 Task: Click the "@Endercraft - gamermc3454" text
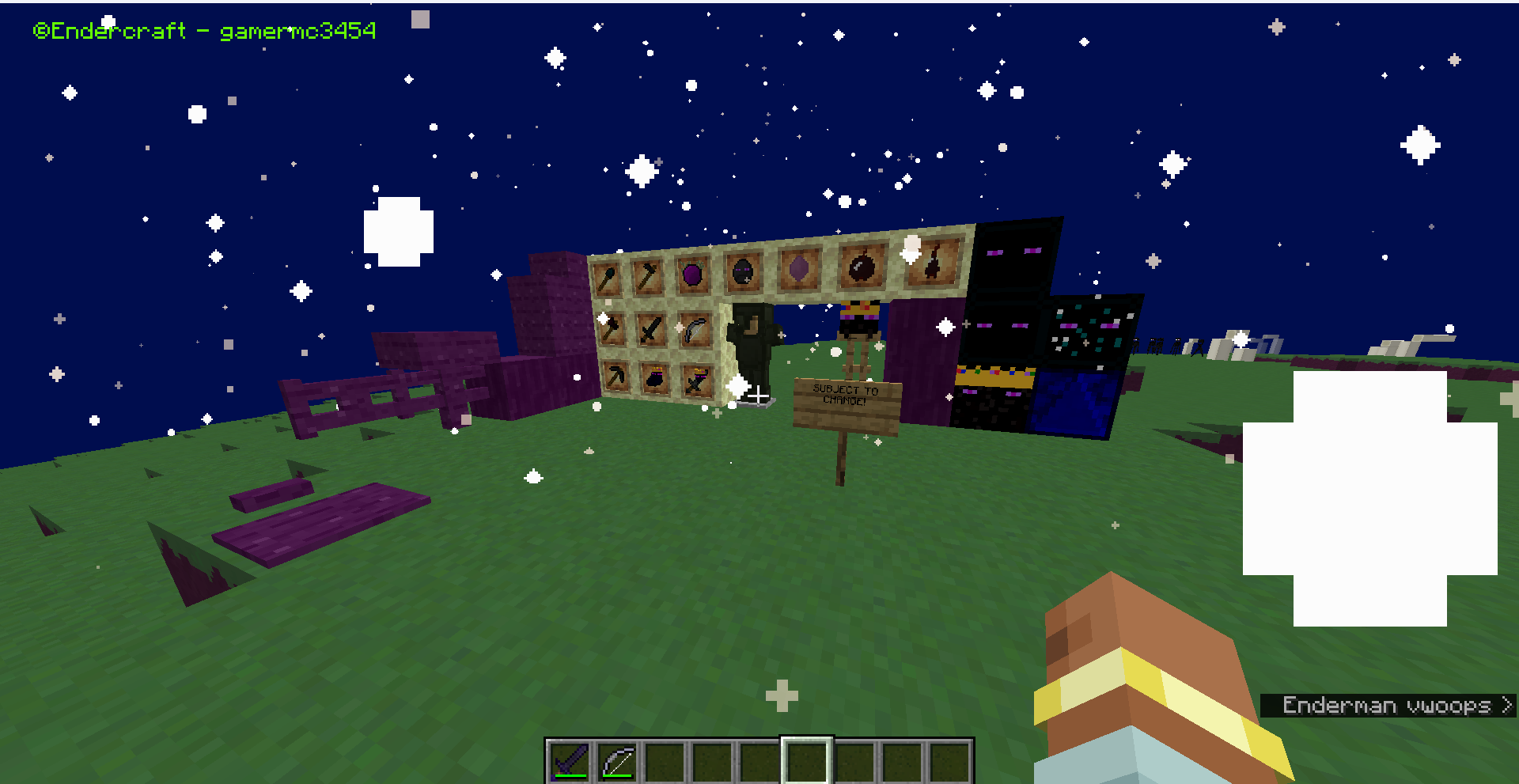(206, 30)
